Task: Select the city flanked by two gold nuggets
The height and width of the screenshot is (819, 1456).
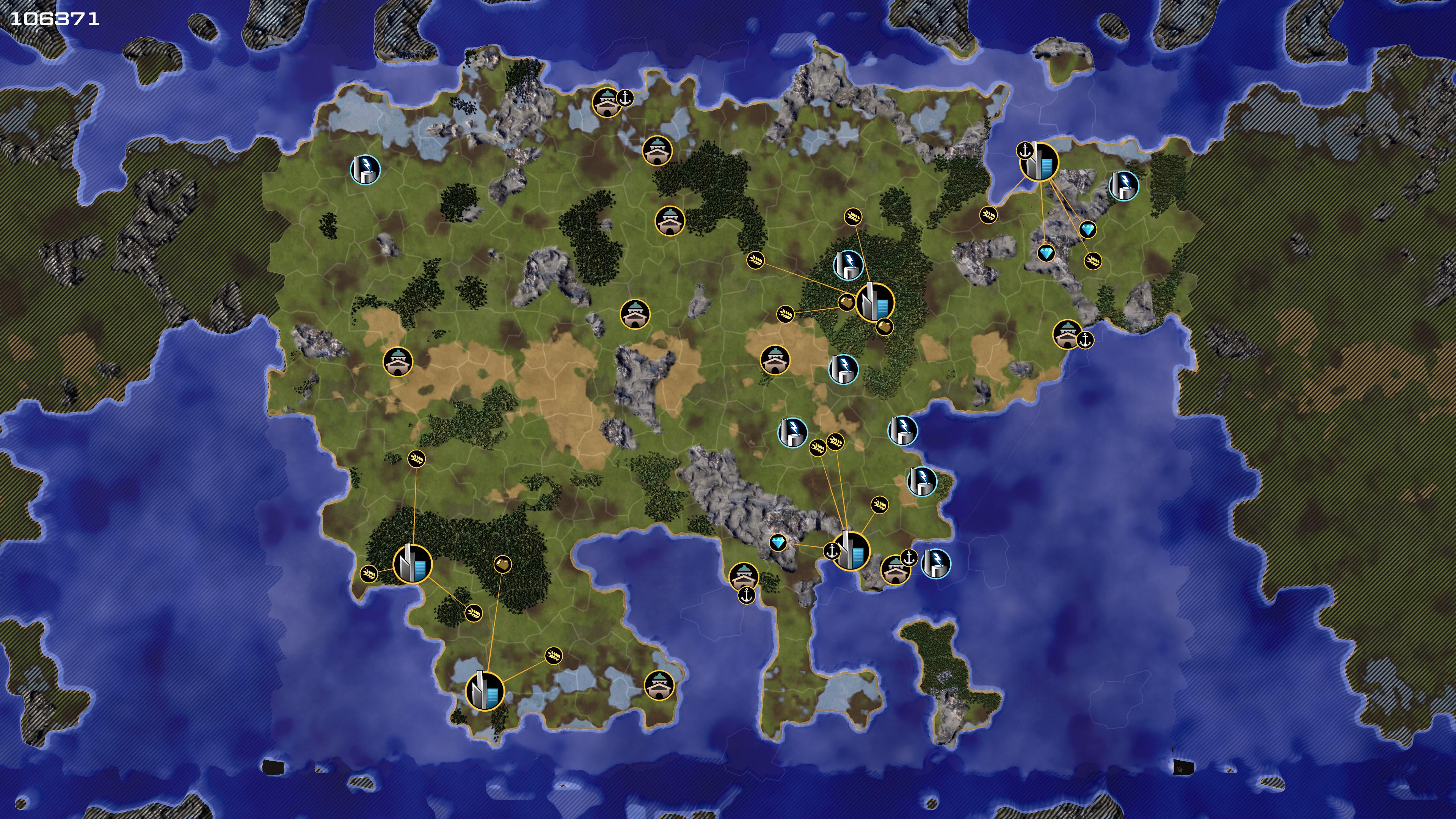Action: tap(875, 303)
